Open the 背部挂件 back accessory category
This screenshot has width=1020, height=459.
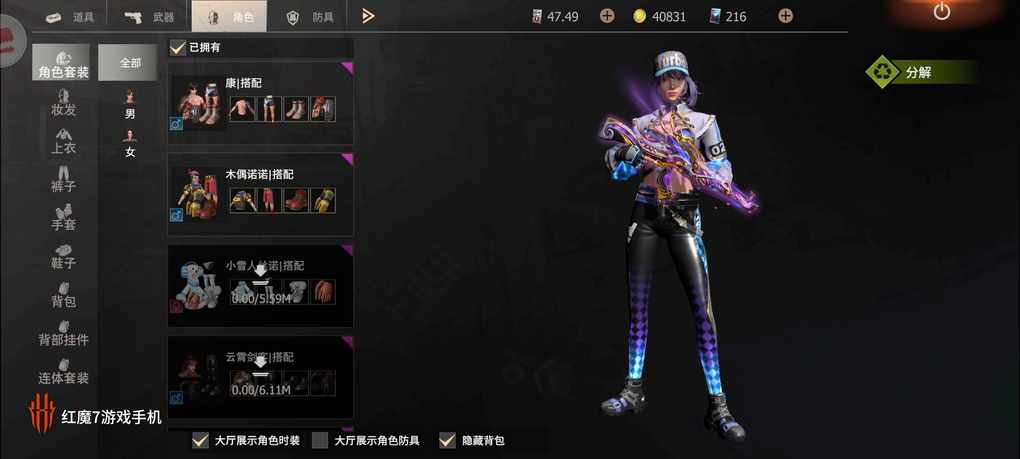point(63,331)
